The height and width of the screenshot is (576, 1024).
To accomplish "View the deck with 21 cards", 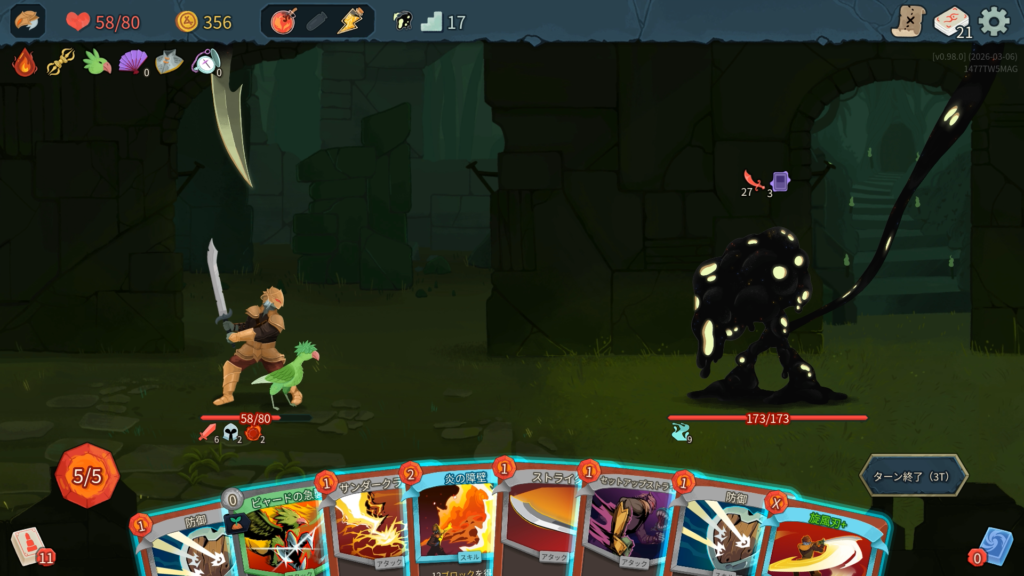I will (951, 21).
